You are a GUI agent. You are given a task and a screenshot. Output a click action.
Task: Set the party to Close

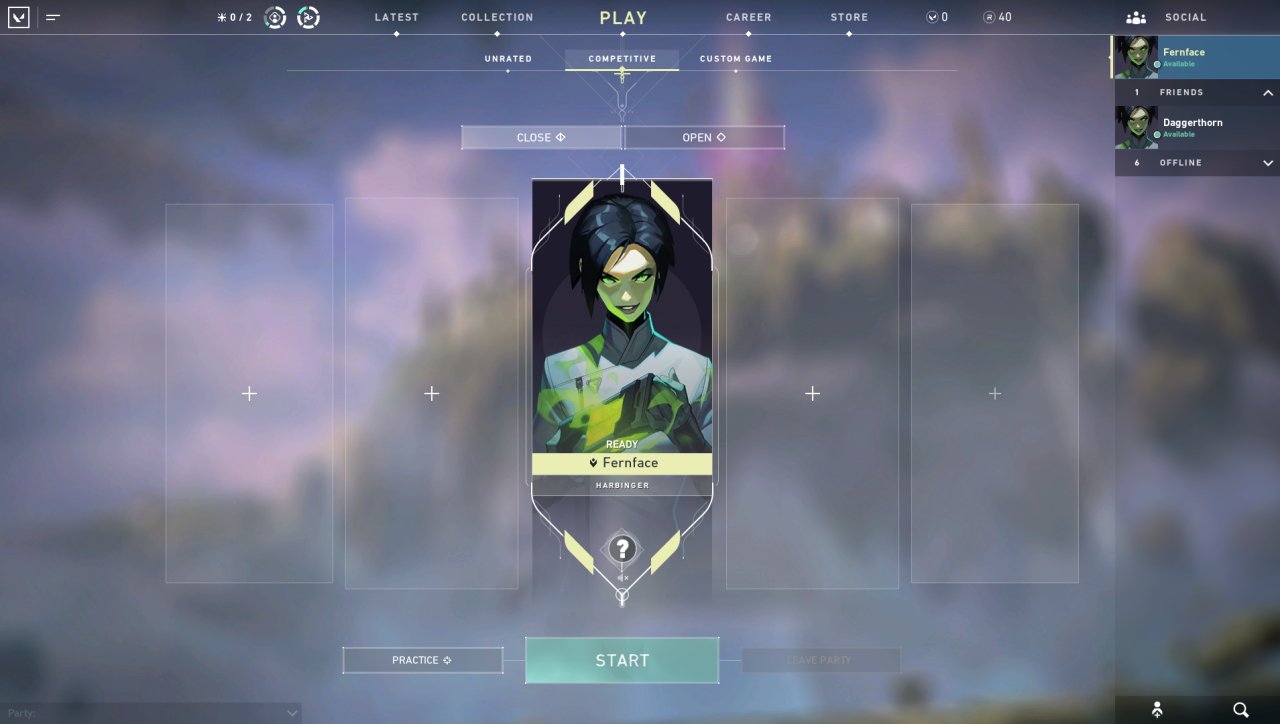[541, 137]
